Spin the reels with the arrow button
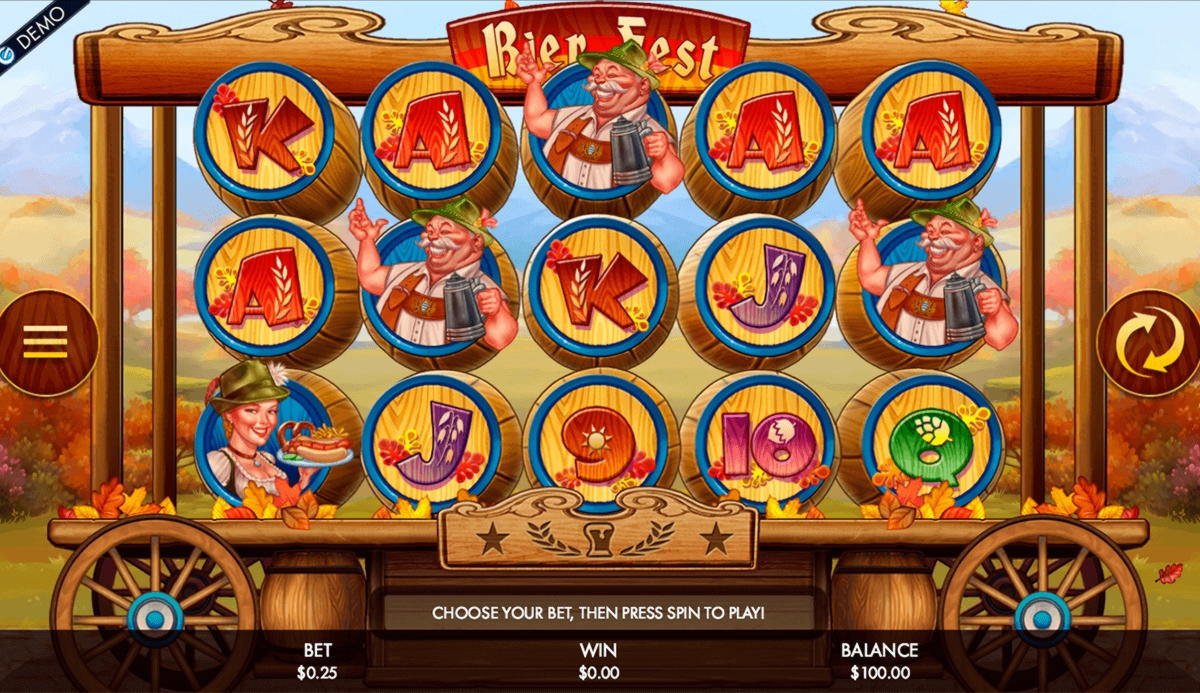 pos(1149,342)
